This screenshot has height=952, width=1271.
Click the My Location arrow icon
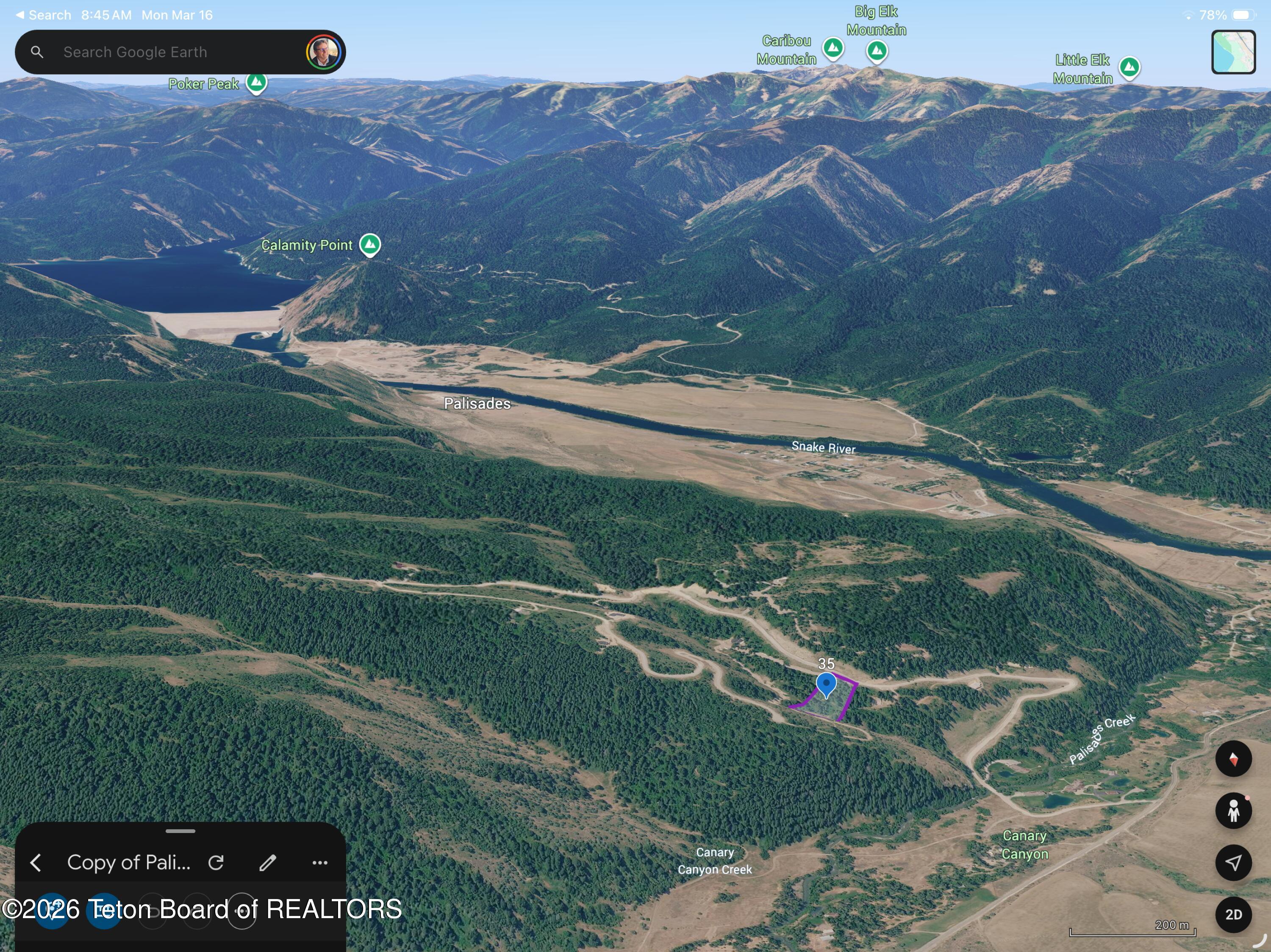pos(1233,862)
